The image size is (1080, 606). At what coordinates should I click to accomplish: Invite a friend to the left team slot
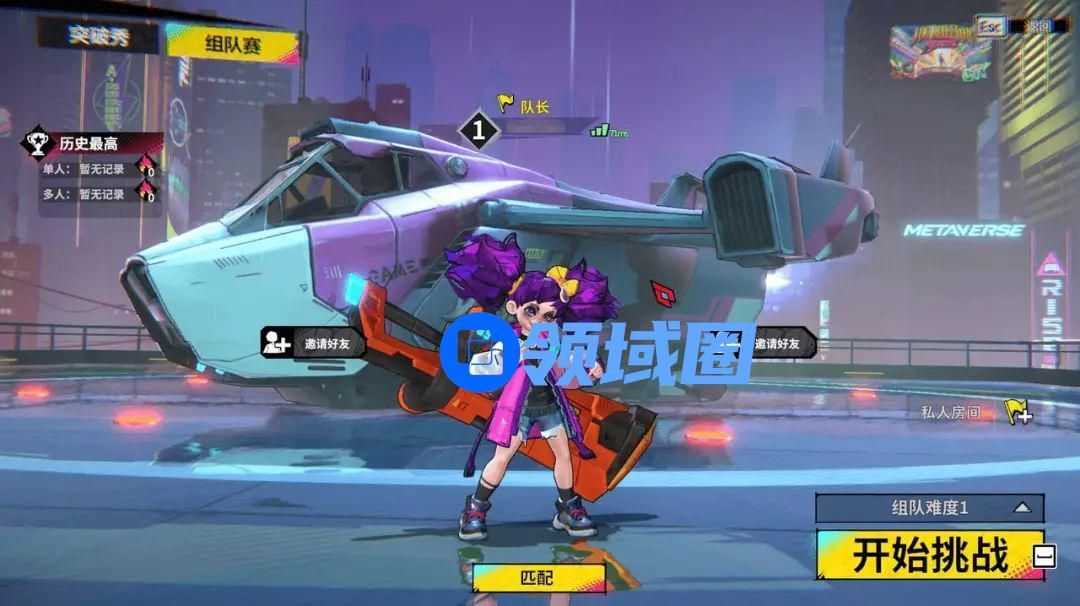click(312, 344)
